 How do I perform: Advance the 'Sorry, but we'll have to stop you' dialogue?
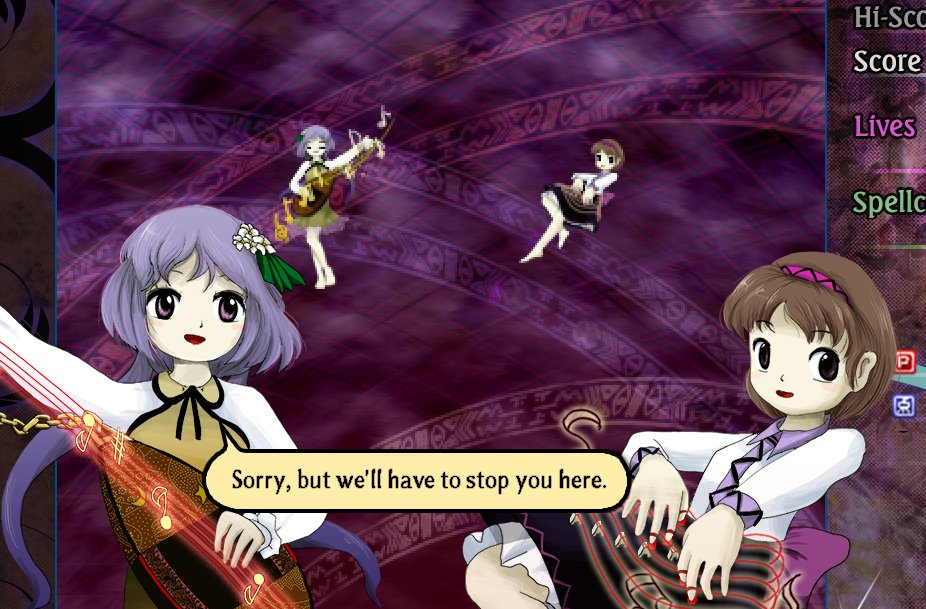pyautogui.click(x=418, y=480)
